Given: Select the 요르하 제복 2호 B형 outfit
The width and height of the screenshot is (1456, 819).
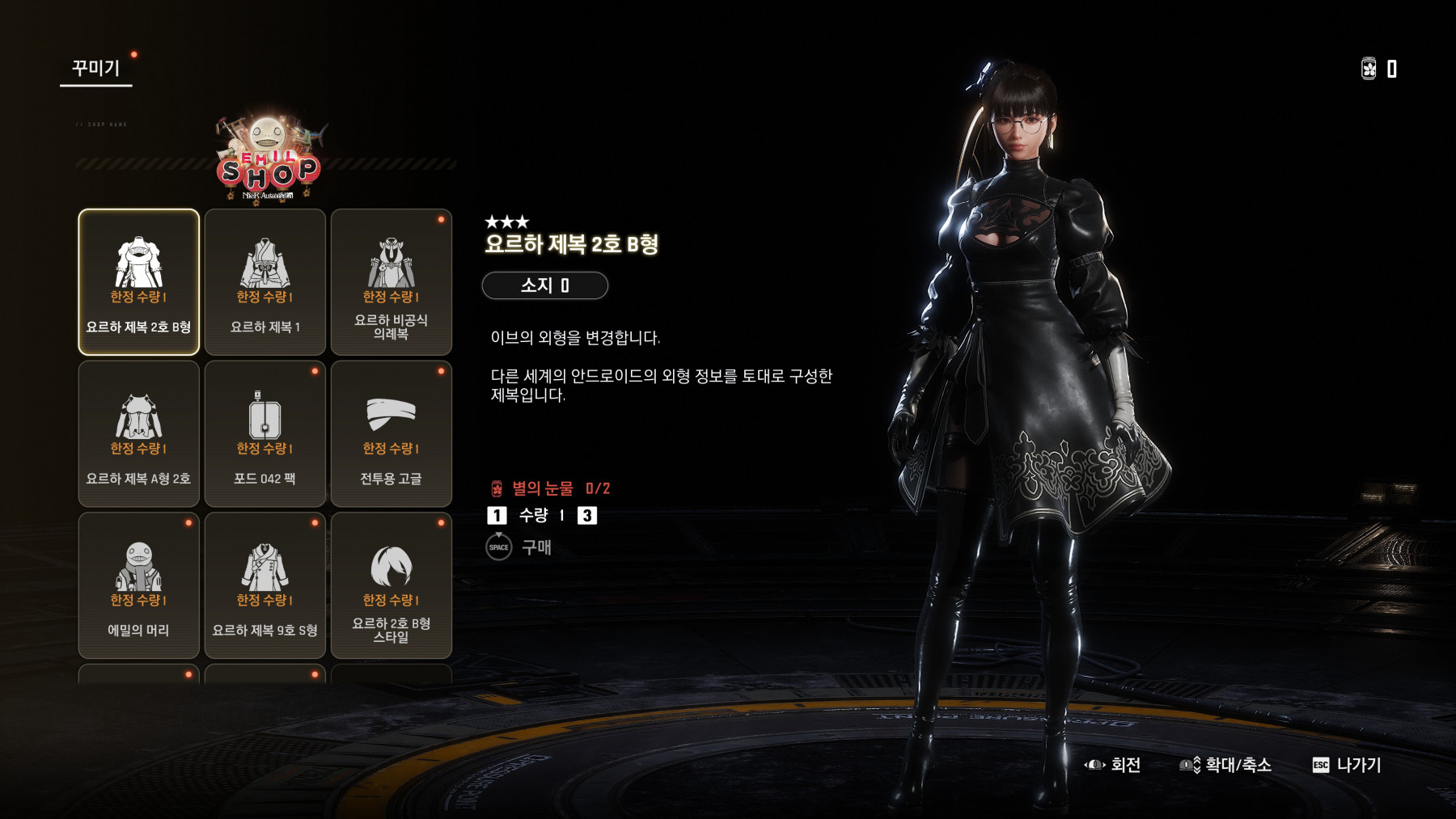Looking at the screenshot, I should pos(138,281).
